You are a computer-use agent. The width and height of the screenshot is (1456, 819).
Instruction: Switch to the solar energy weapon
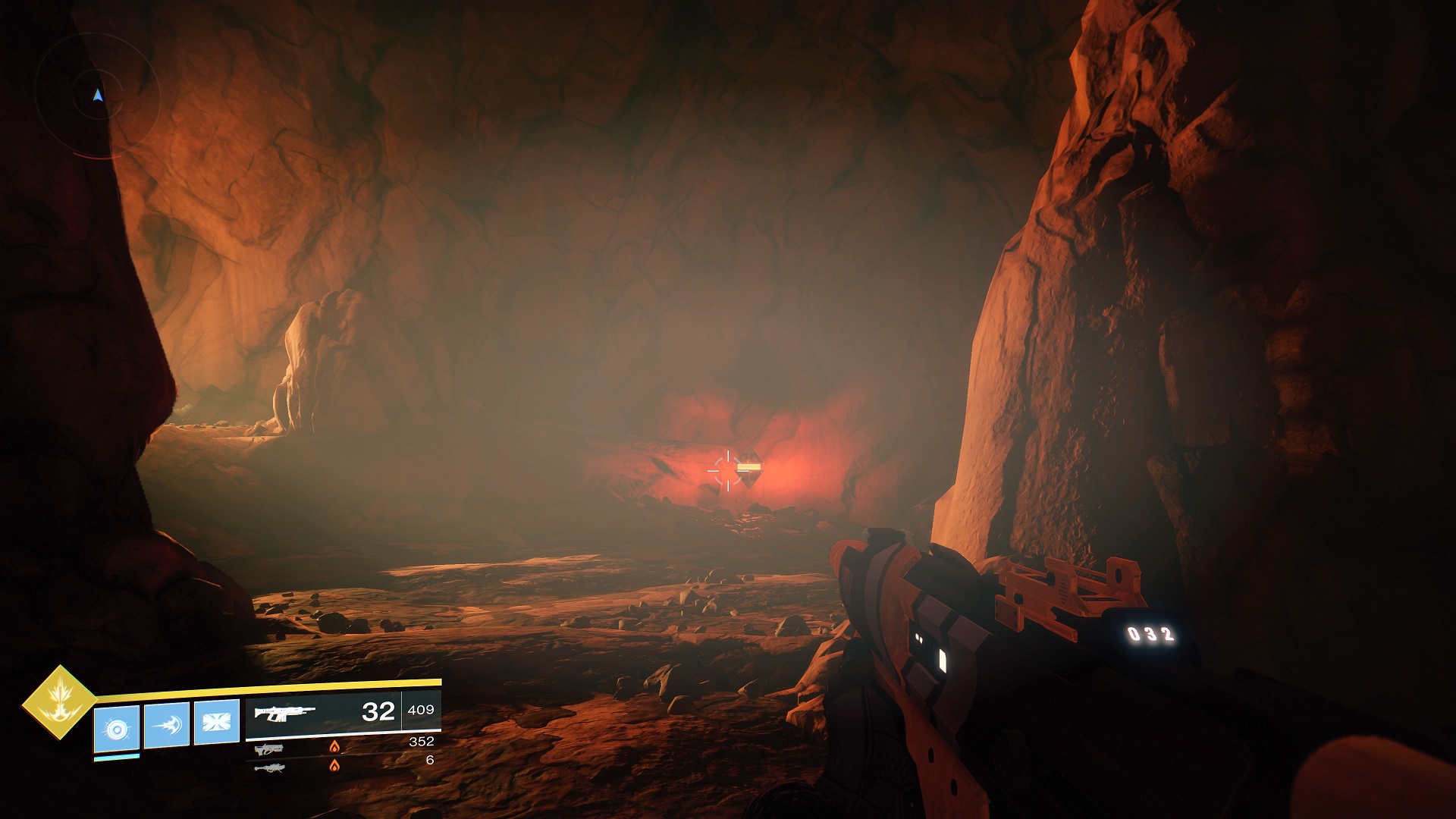point(269,749)
